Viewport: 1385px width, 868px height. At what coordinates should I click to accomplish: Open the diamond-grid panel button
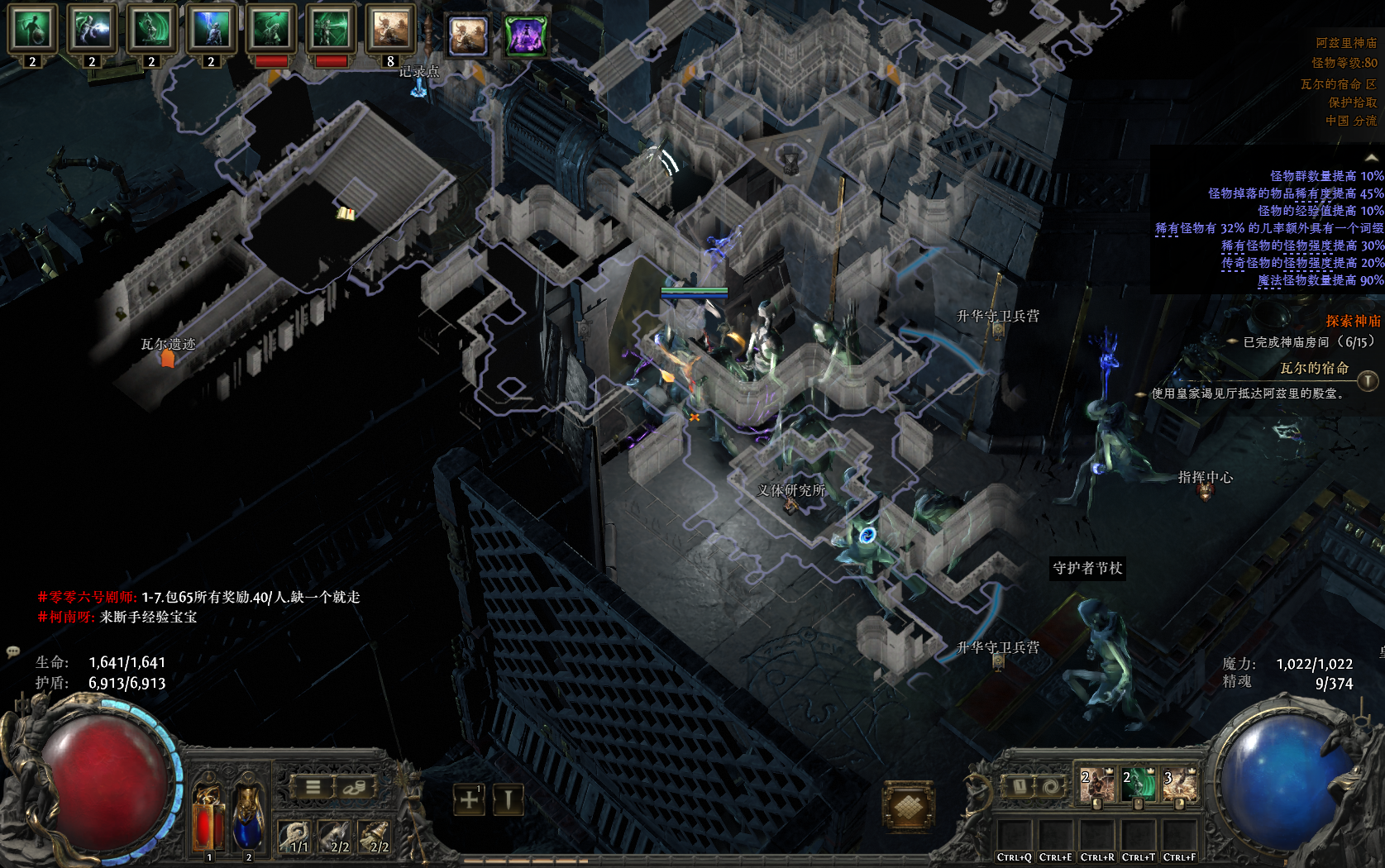(908, 804)
